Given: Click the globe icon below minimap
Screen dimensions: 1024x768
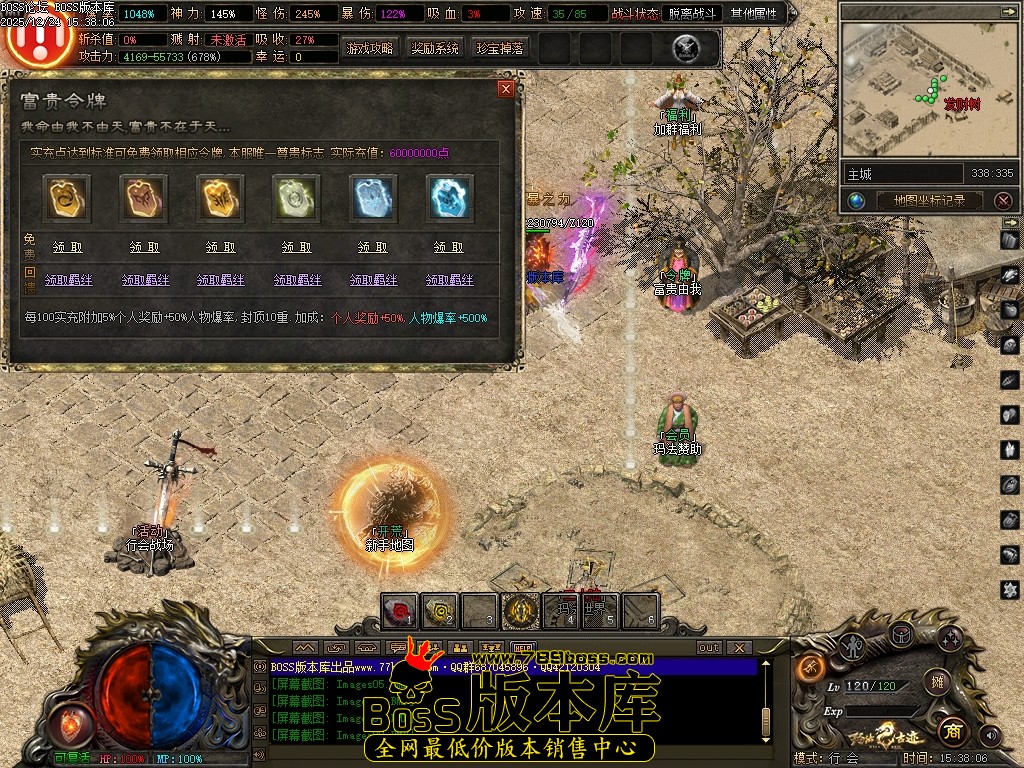Looking at the screenshot, I should (x=856, y=200).
